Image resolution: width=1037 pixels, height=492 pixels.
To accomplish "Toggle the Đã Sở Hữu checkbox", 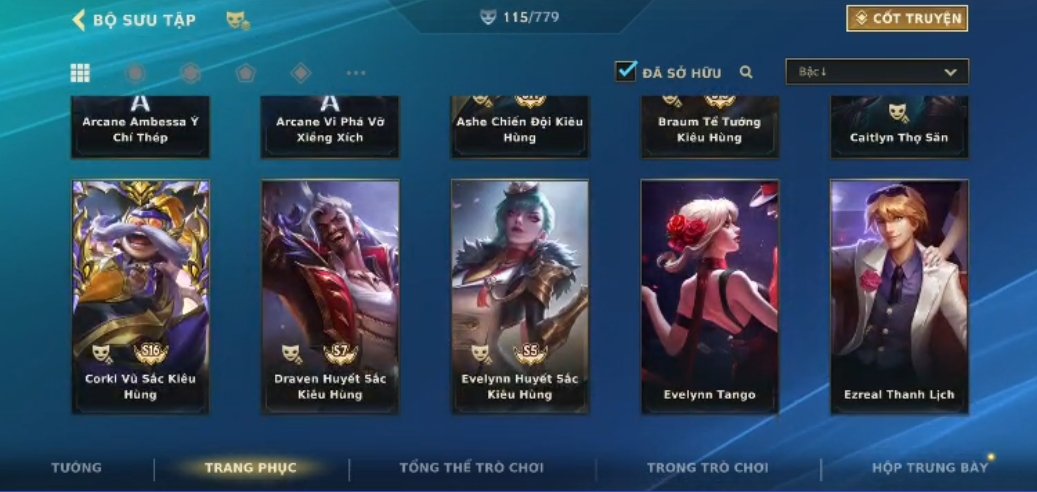I will [626, 71].
